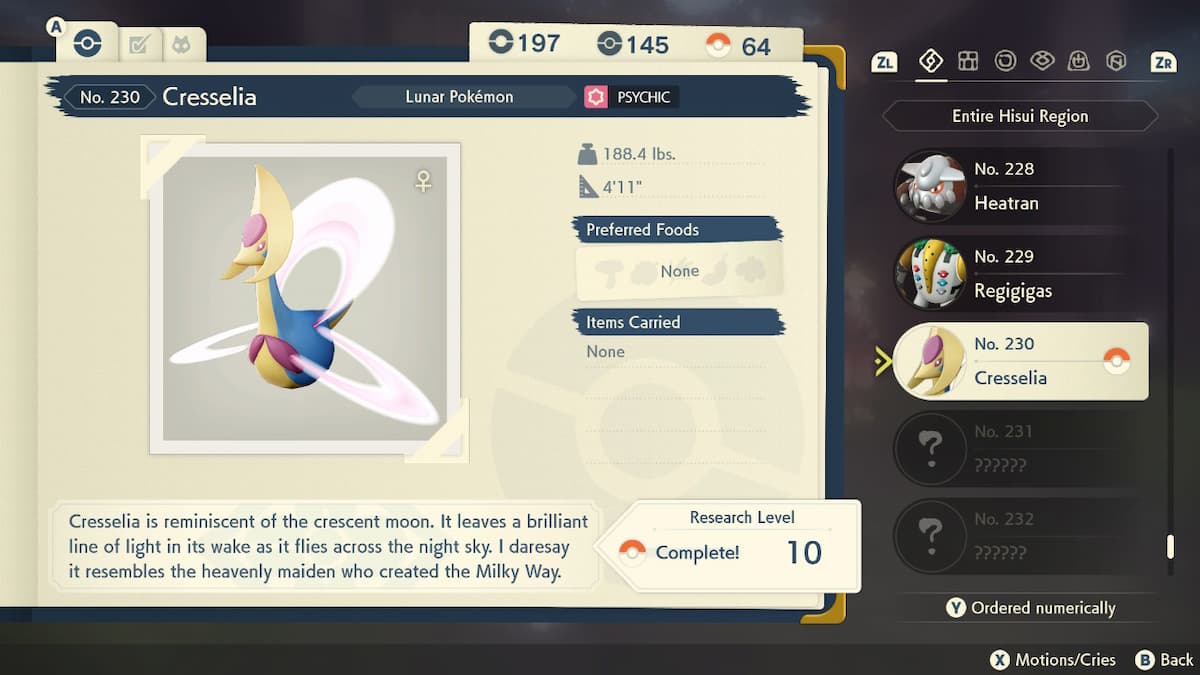The image size is (1200, 675).
Task: Change the Ordered numerically sort option
Action: tap(1030, 608)
